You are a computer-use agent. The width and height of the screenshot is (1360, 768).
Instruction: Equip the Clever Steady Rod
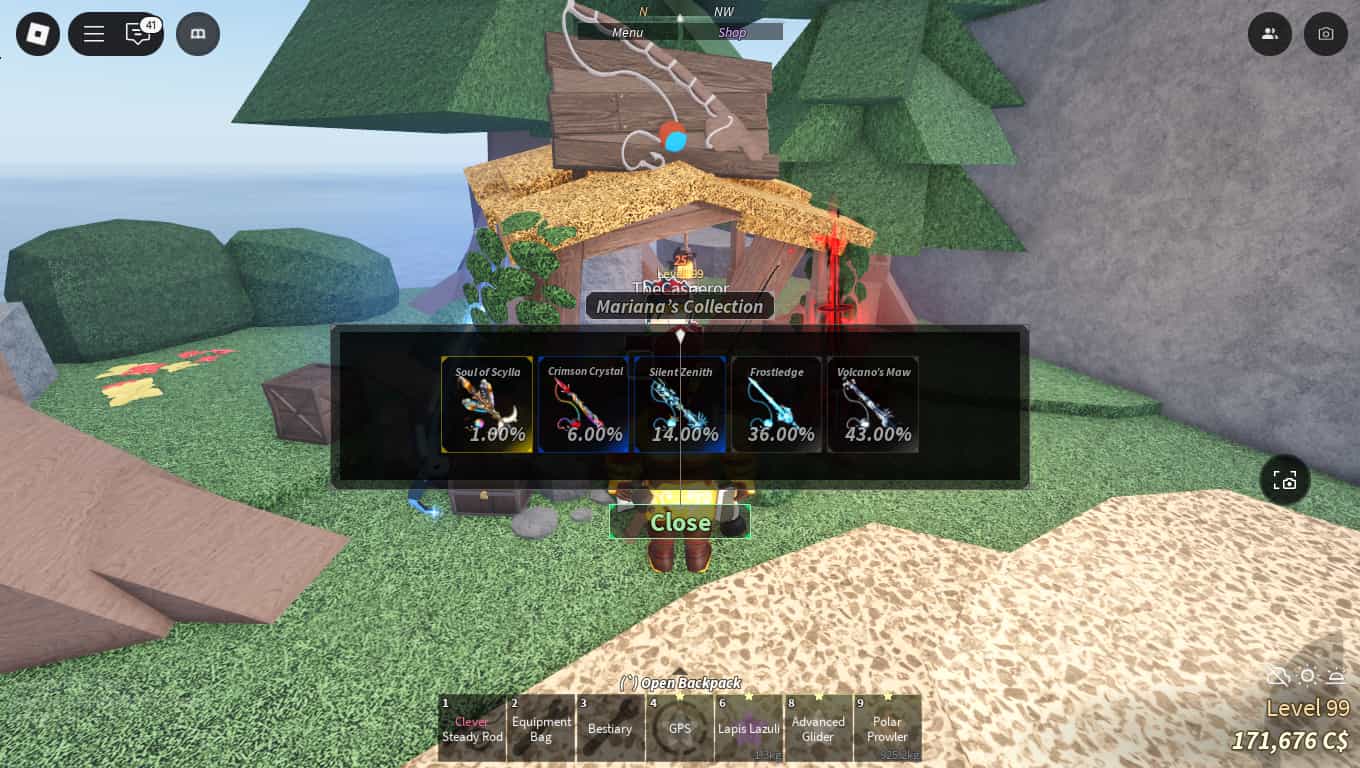(471, 727)
